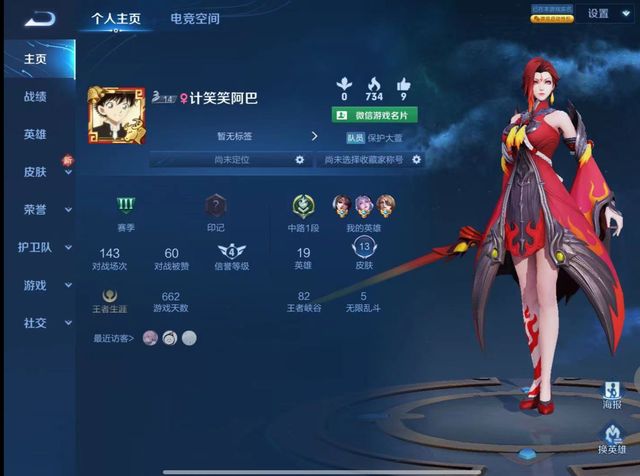Open the 印记 mark icon
Viewport: 640px width, 476px height.
215,206
